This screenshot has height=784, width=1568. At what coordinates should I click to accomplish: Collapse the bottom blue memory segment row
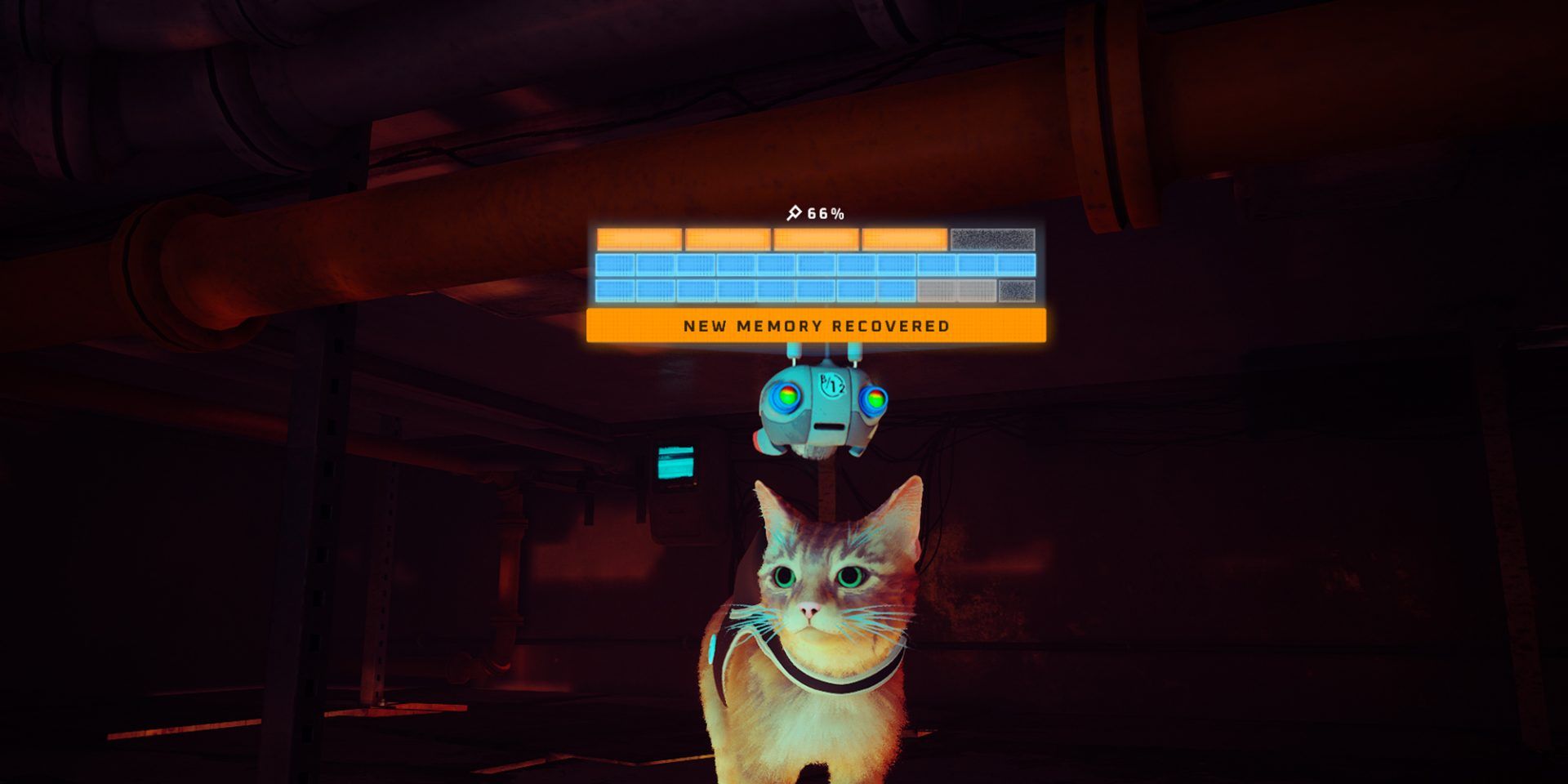click(817, 290)
